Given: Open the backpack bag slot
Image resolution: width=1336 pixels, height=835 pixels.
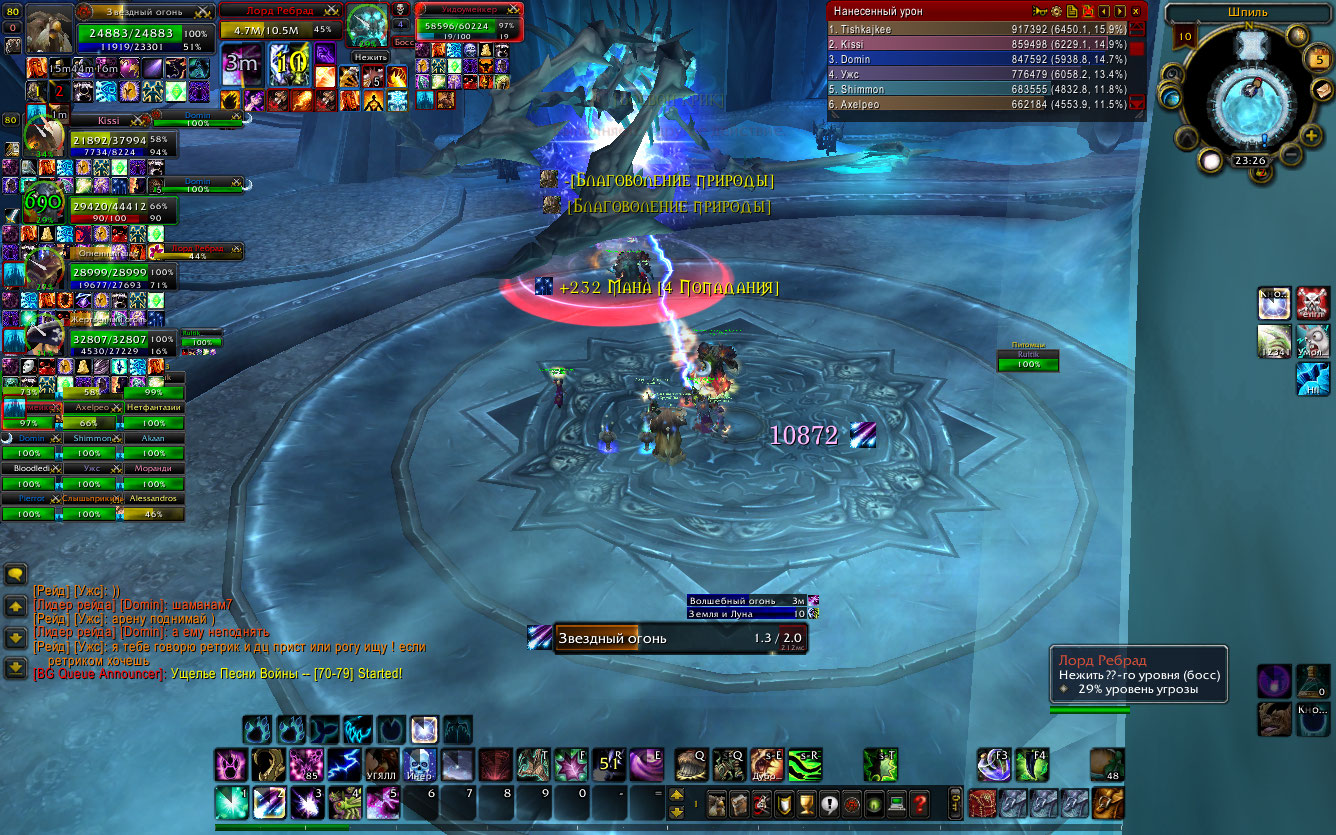Looking at the screenshot, I should click(1107, 803).
